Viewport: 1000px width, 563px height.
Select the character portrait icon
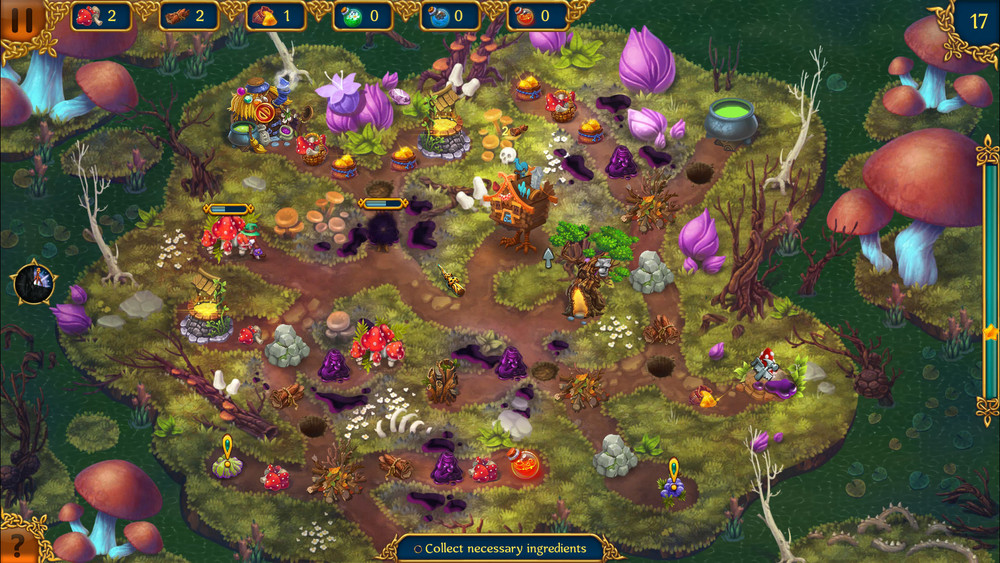tap(31, 283)
